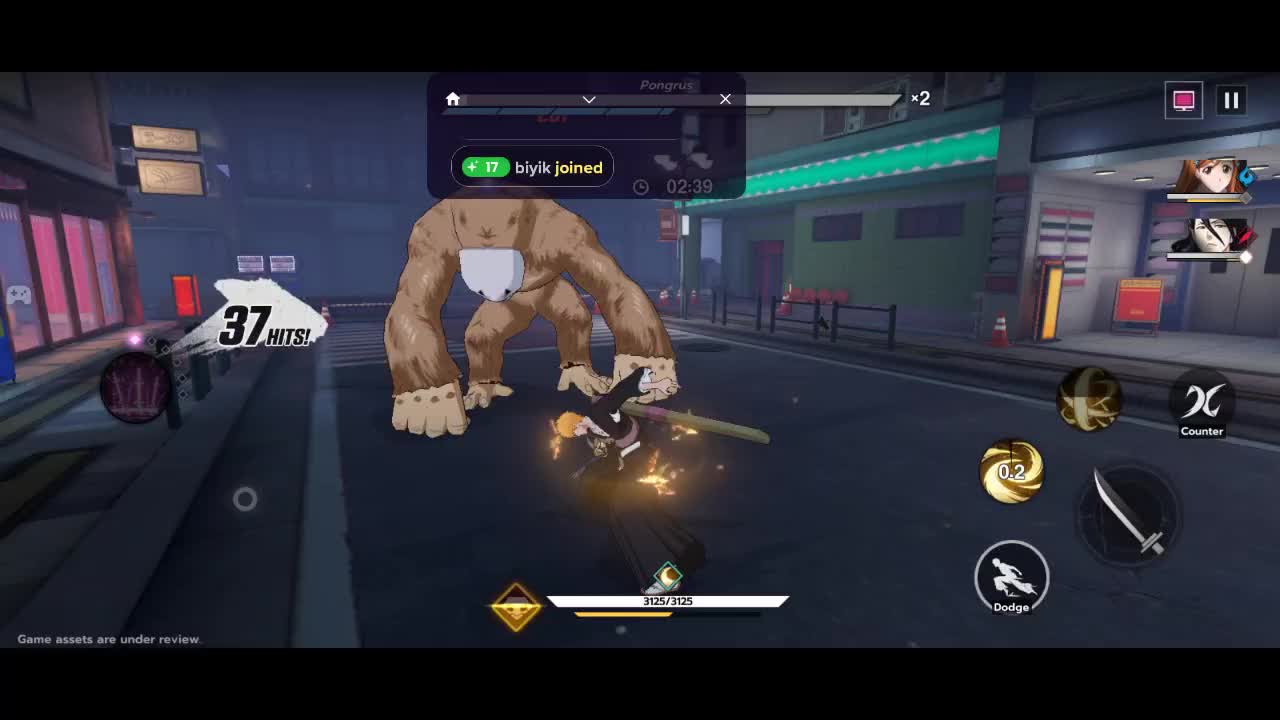Tap the yellow diamond character emblem
The image size is (1280, 720).
[516, 606]
